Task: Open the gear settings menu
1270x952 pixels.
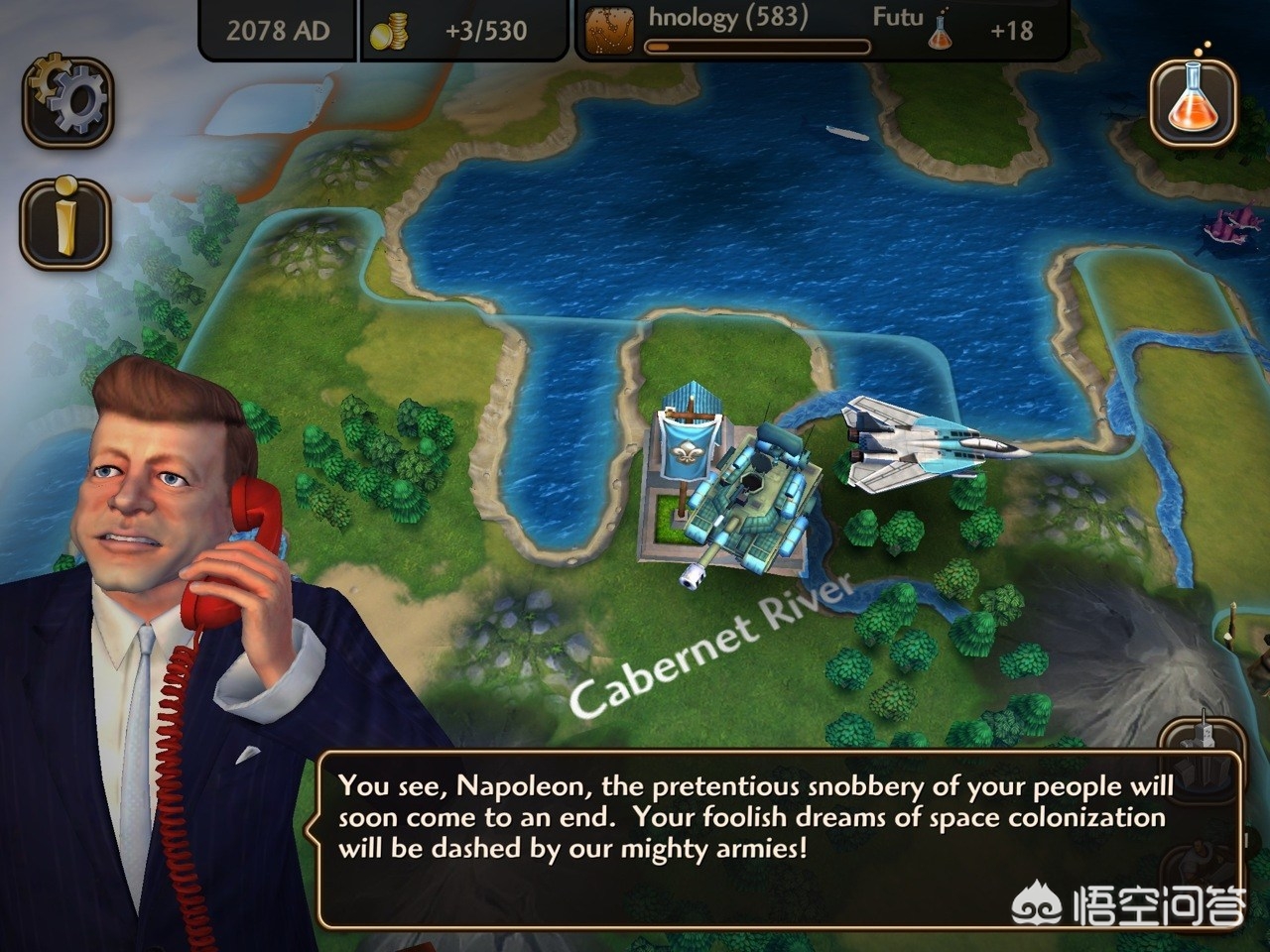Action: click(x=67, y=99)
